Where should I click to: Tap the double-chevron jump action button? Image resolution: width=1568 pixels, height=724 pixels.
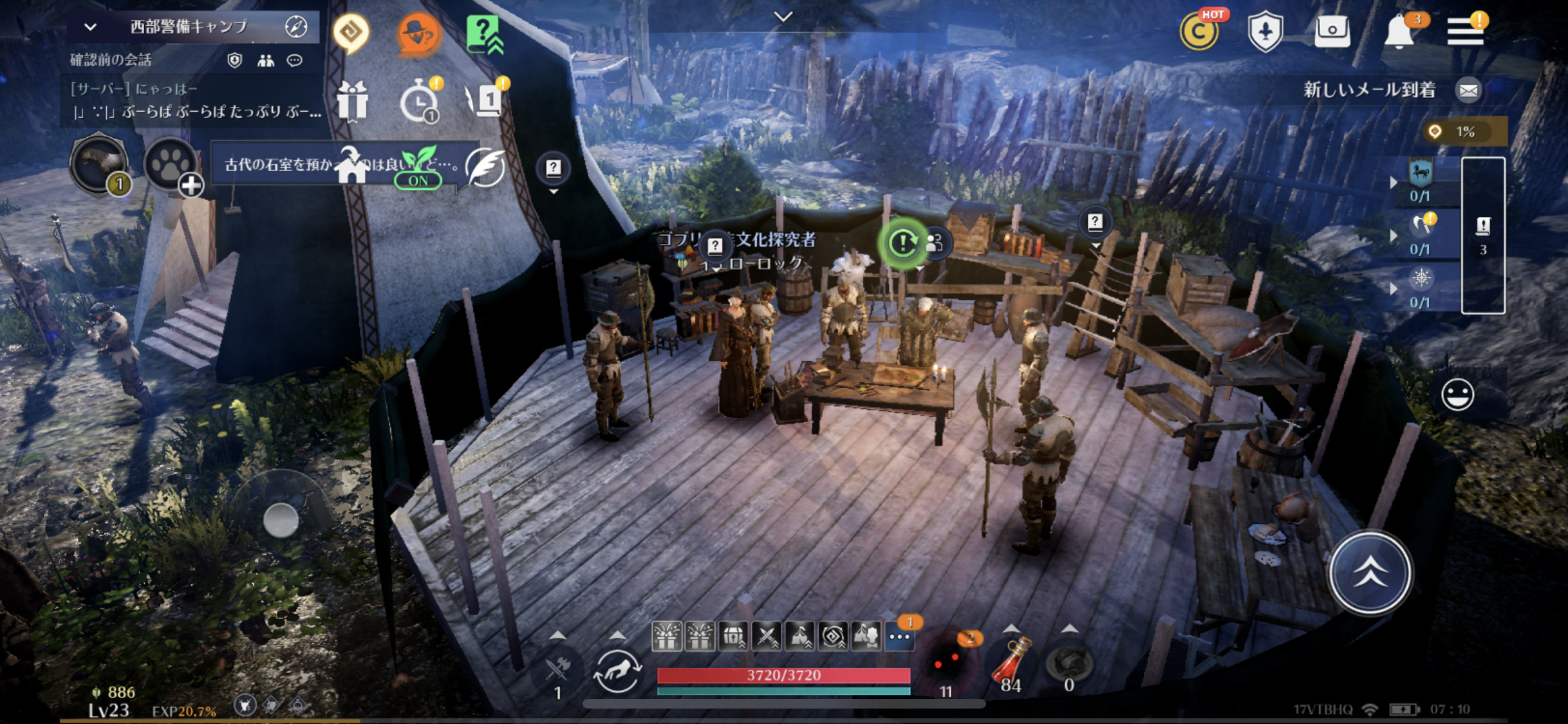point(1370,573)
